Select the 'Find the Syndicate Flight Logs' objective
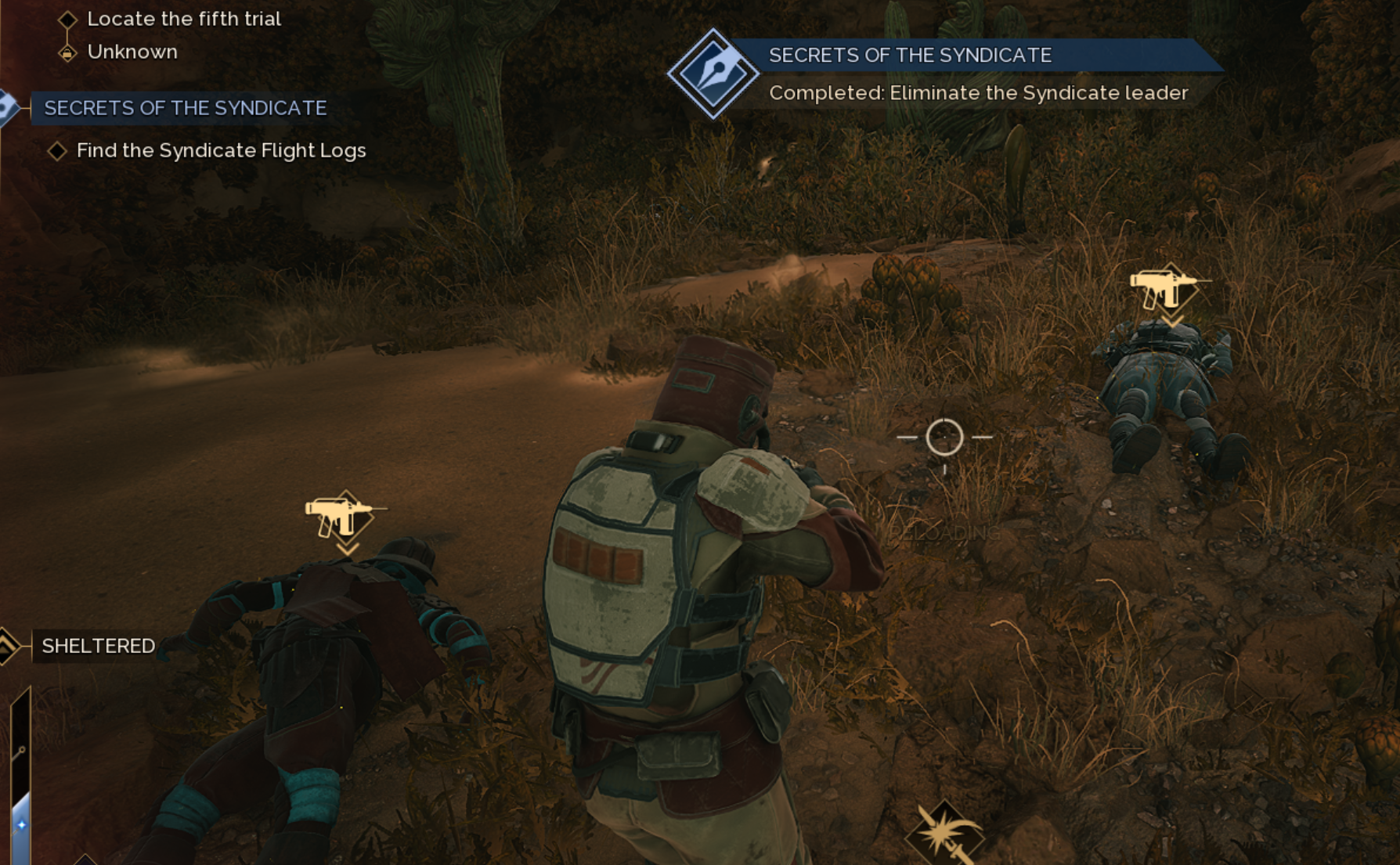 pyautogui.click(x=221, y=150)
